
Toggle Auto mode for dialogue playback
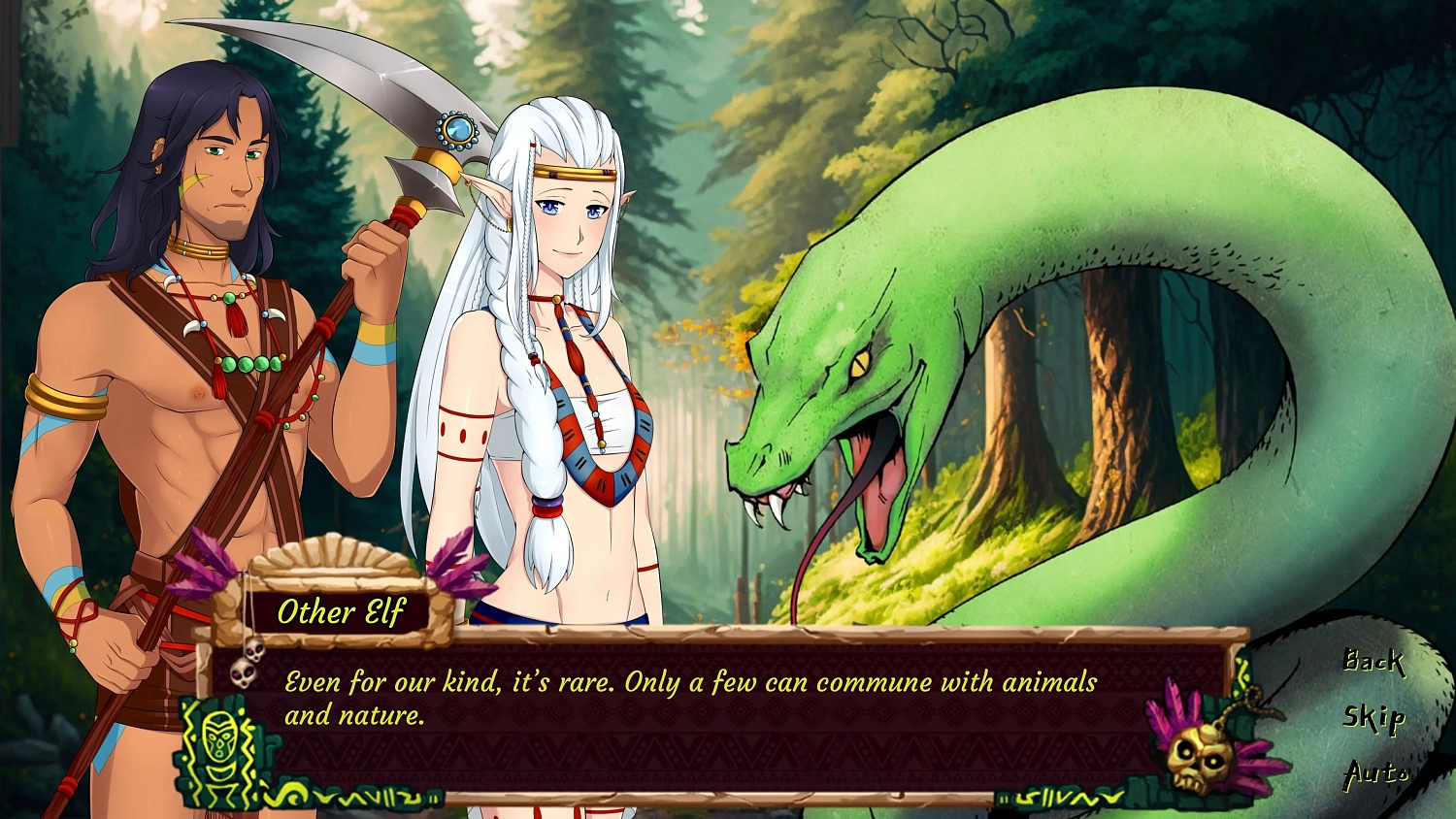pyautogui.click(x=1377, y=773)
